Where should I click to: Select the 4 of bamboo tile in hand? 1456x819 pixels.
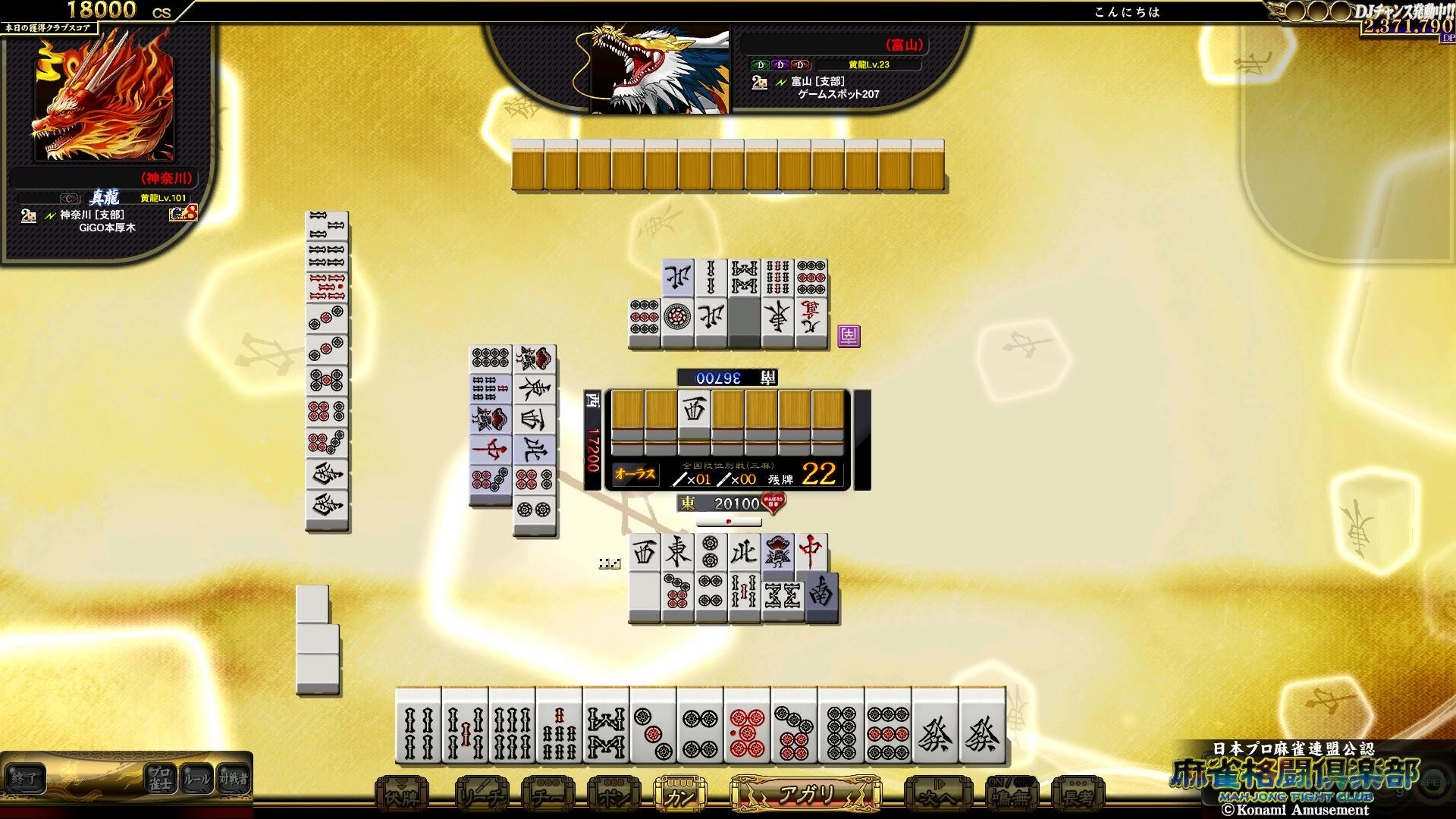click(x=418, y=728)
